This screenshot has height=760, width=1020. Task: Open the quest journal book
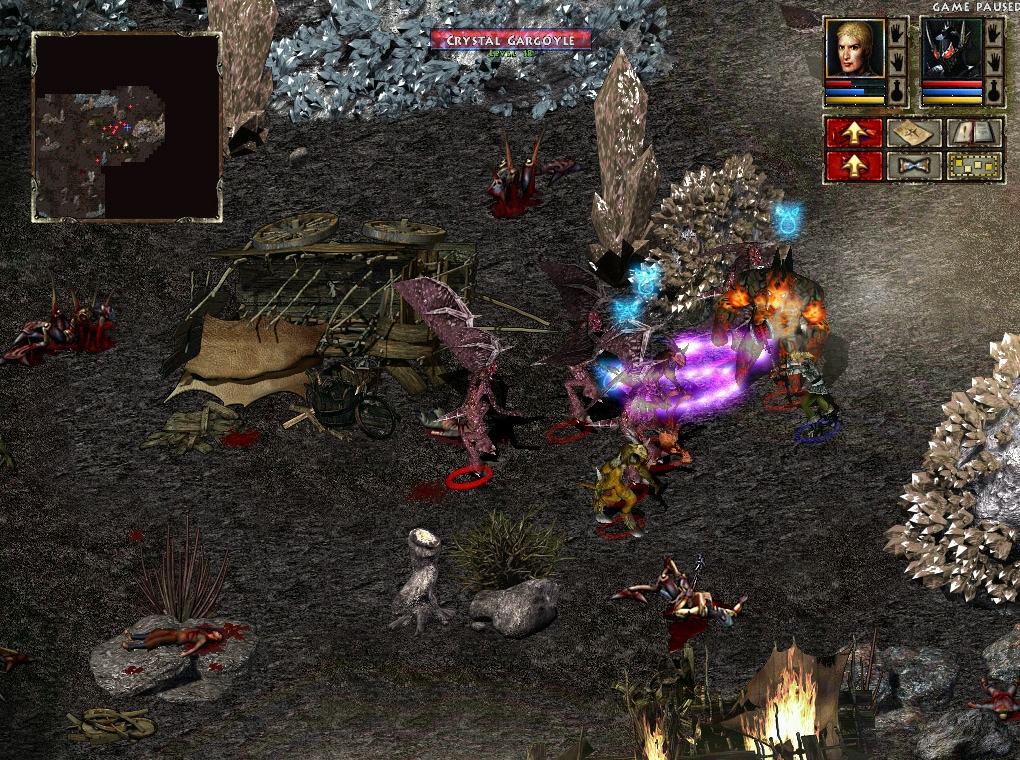(x=973, y=133)
